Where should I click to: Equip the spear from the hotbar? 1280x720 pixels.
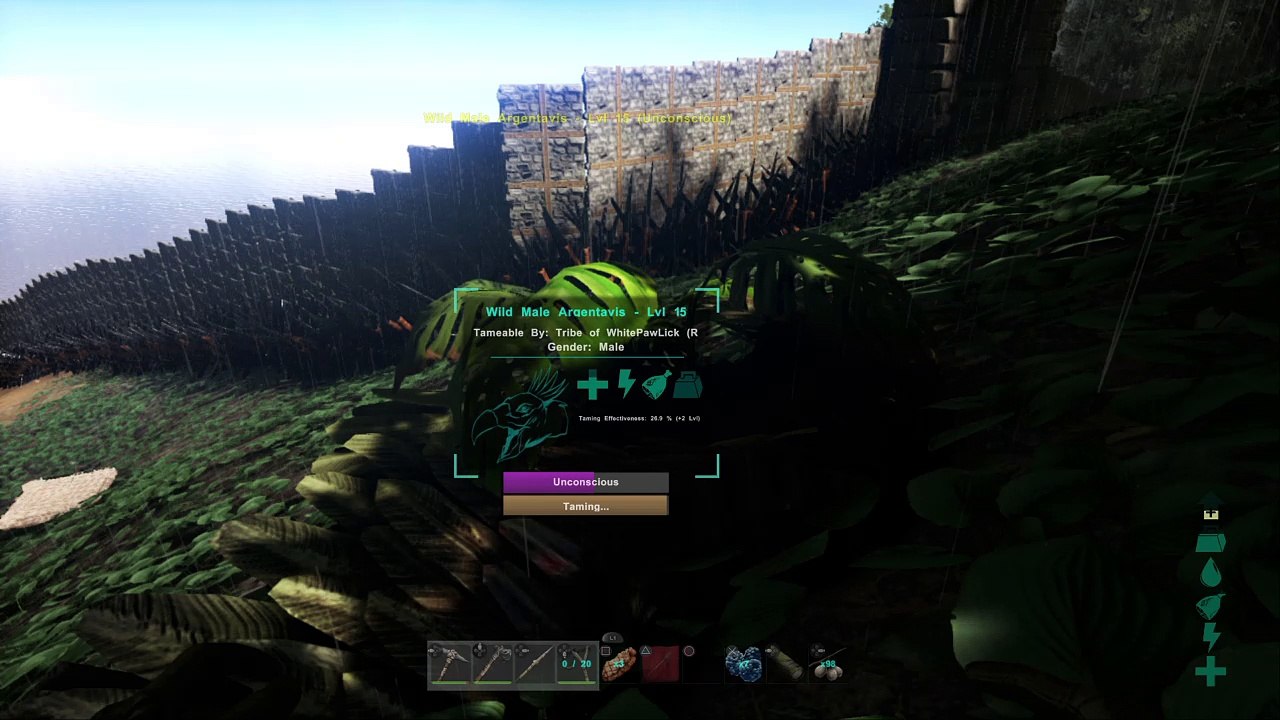(534, 664)
